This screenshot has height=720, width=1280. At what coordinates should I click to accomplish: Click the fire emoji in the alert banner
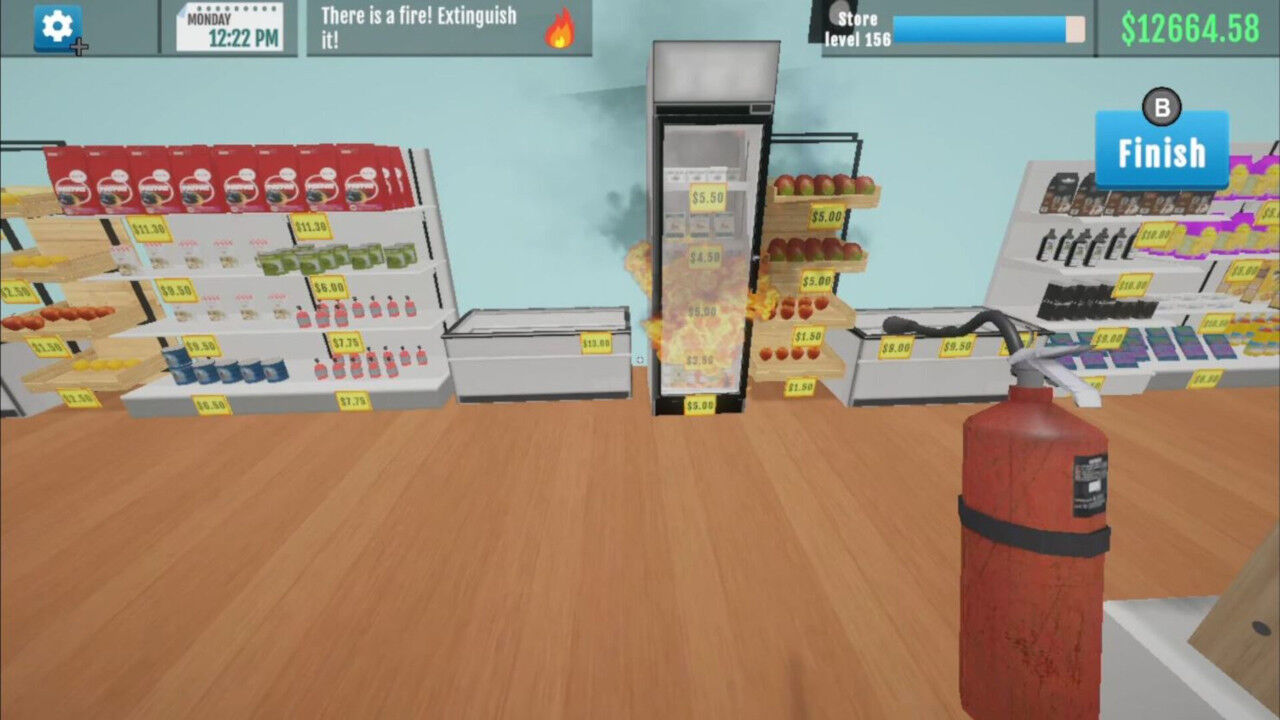(559, 31)
